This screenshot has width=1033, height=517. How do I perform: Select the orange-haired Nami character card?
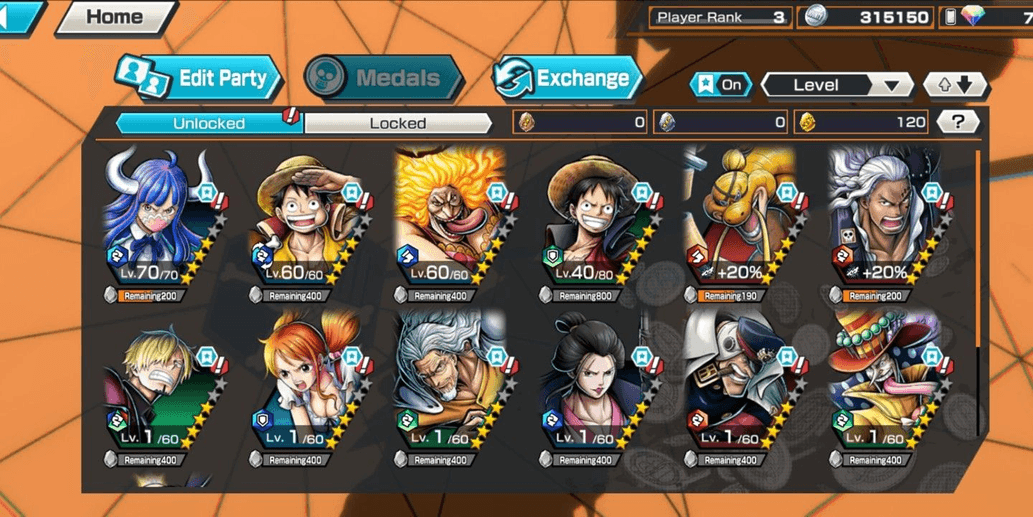point(303,386)
